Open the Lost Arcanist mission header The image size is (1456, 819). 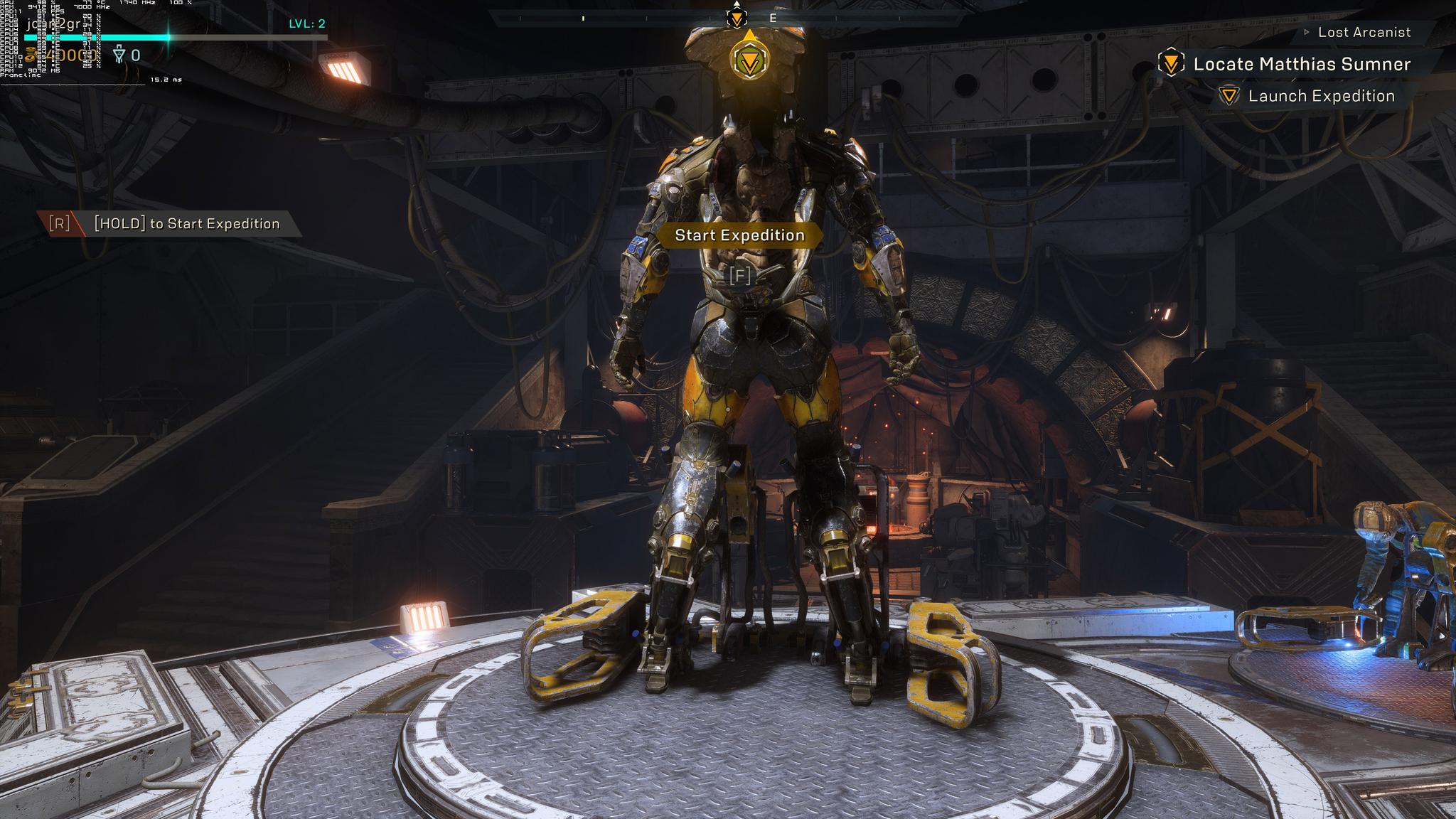point(1364,32)
